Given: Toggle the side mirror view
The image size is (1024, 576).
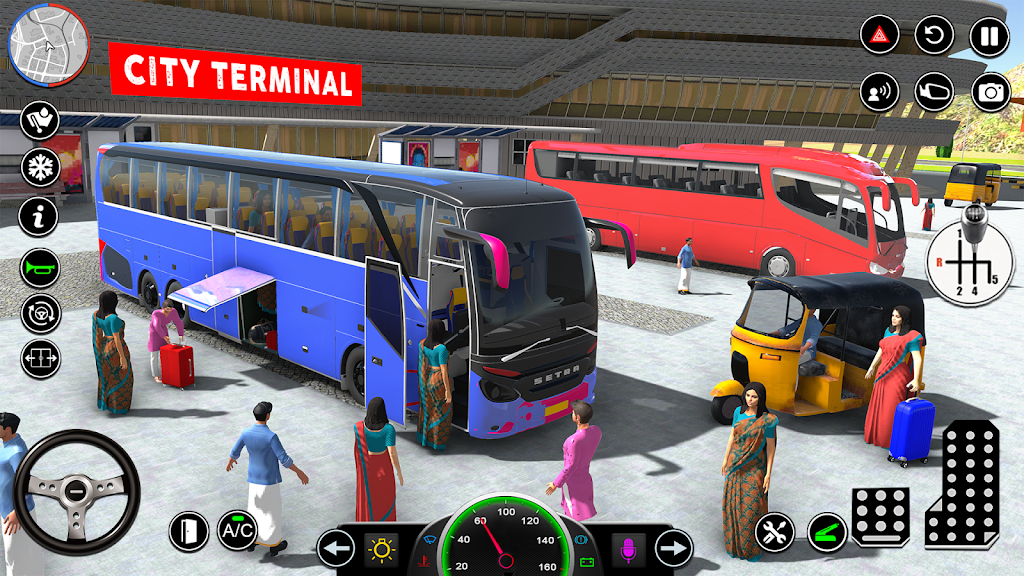Looking at the screenshot, I should click(934, 92).
